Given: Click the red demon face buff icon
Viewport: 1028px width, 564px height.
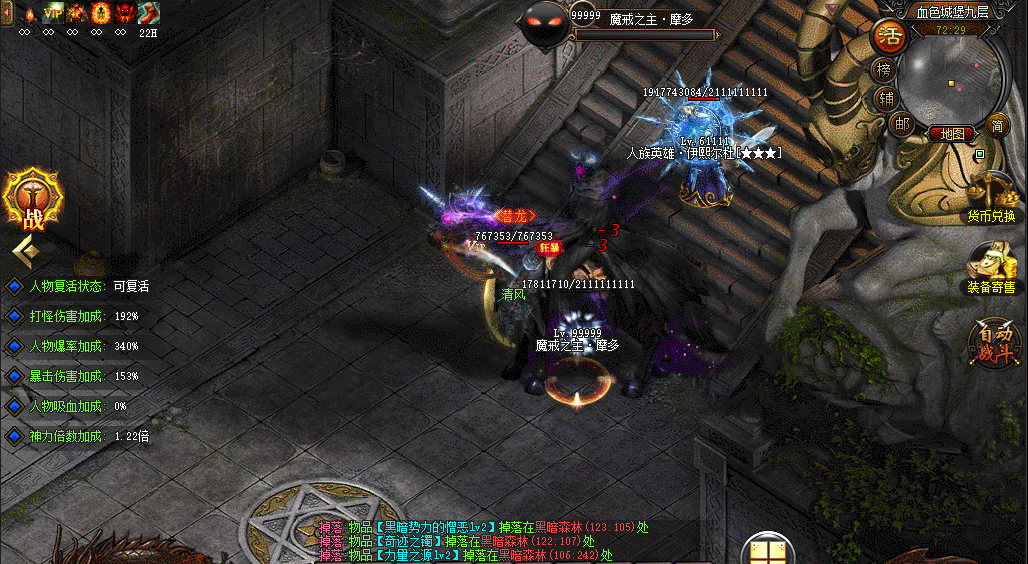Looking at the screenshot, I should click(x=125, y=14).
